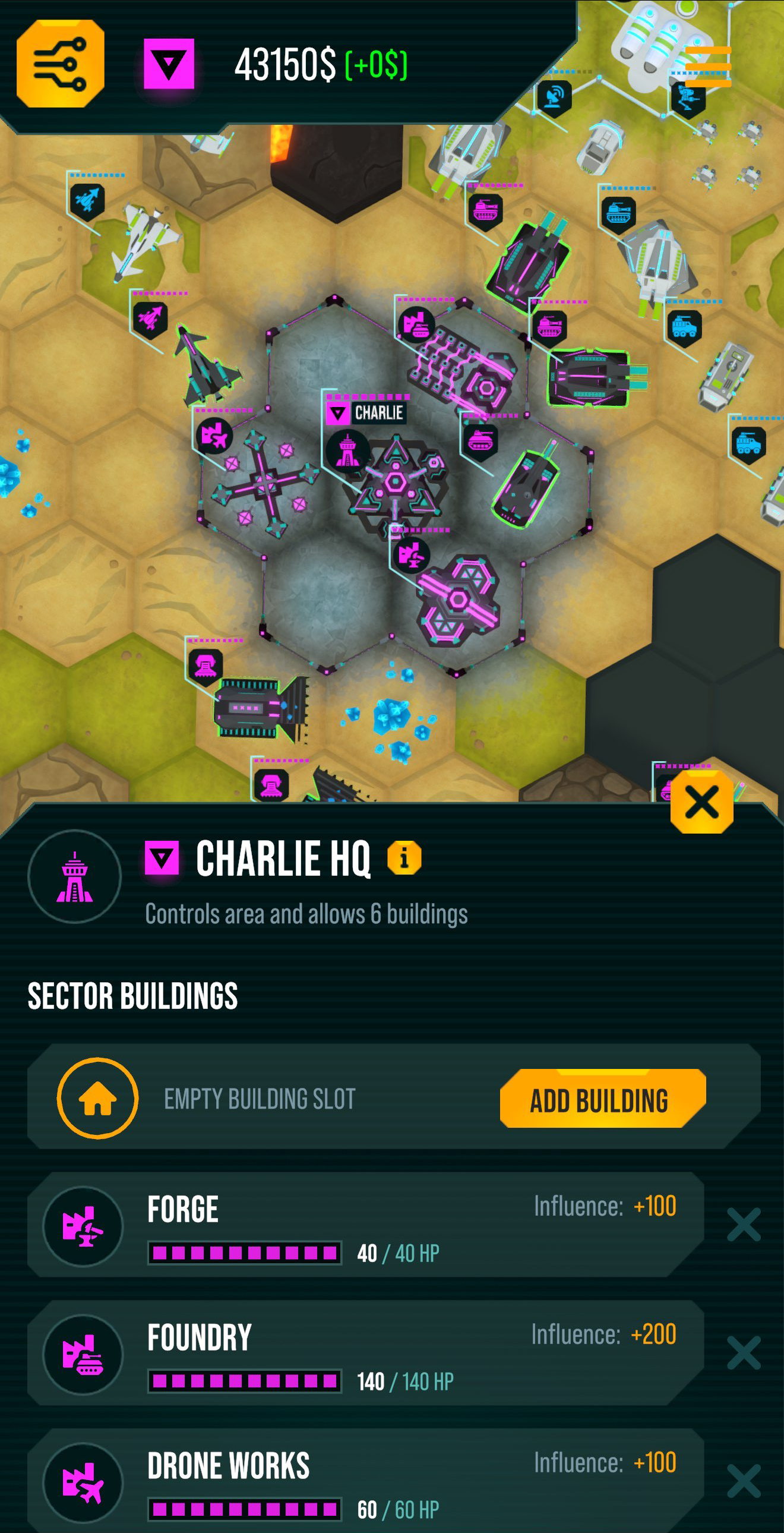
Task: Open the orange tech tree button
Action: (61, 64)
